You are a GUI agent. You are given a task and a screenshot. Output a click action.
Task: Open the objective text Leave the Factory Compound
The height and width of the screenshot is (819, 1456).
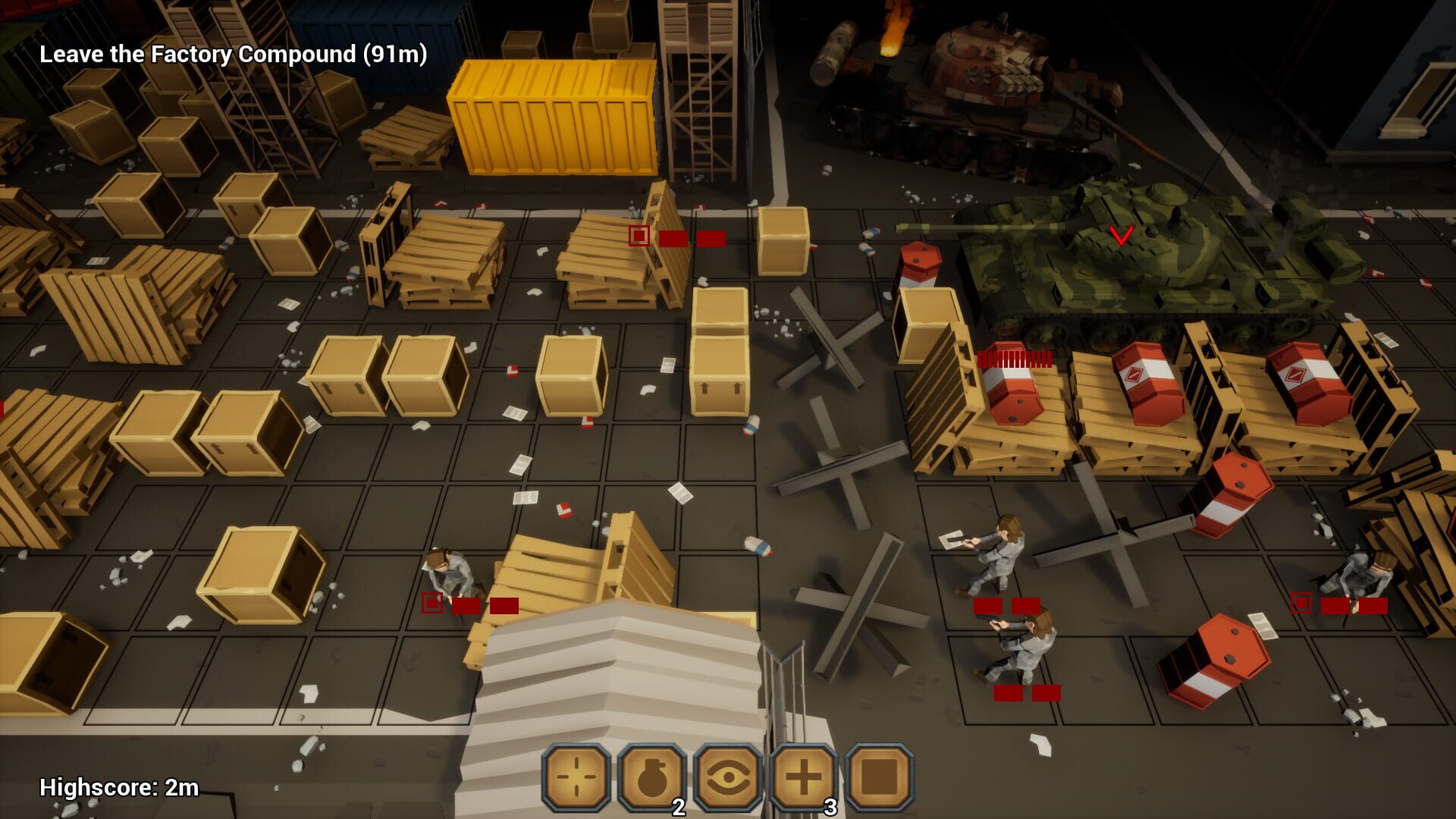(235, 55)
